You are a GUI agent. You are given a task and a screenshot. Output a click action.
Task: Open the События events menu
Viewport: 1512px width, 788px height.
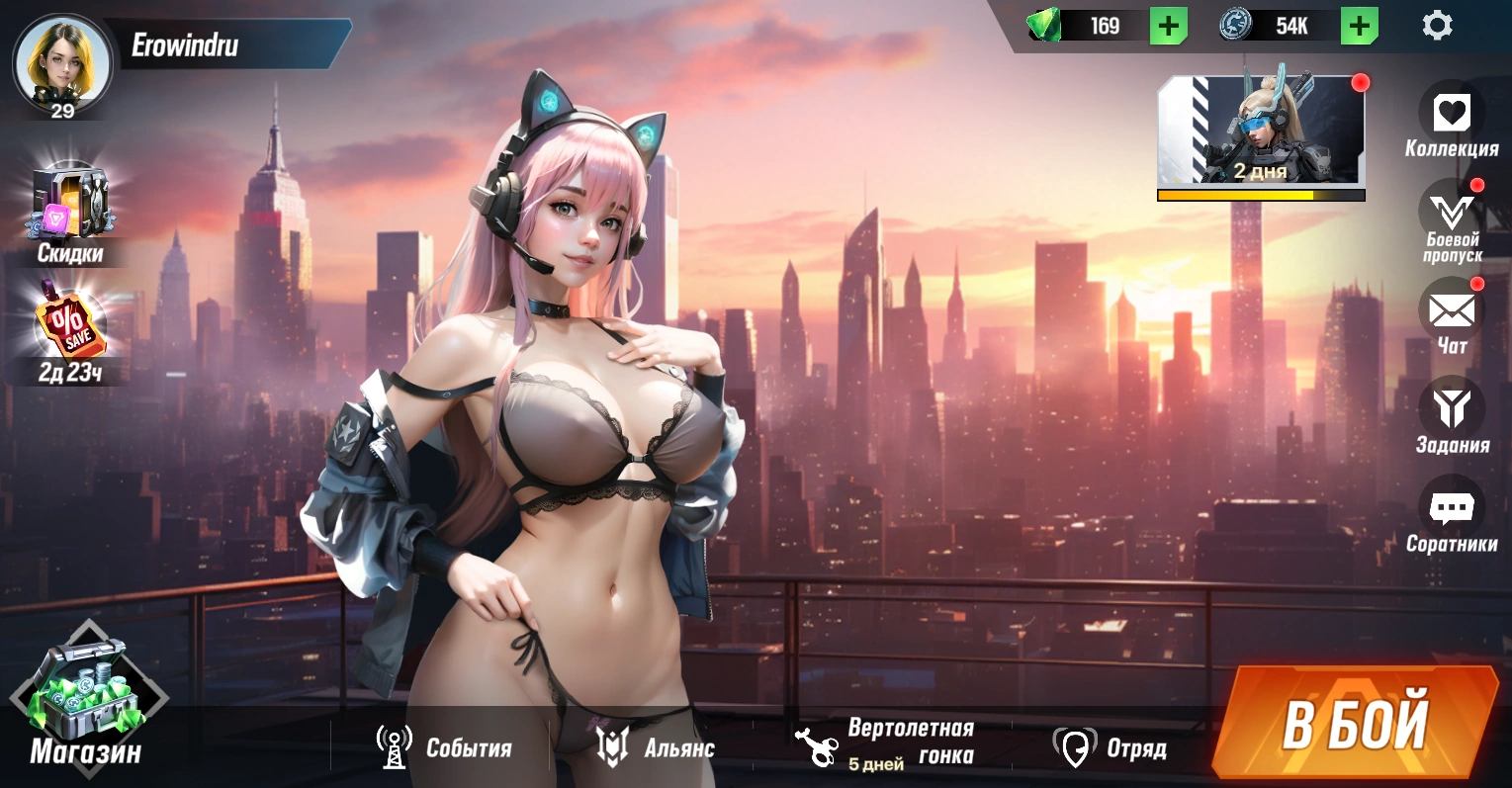444,747
